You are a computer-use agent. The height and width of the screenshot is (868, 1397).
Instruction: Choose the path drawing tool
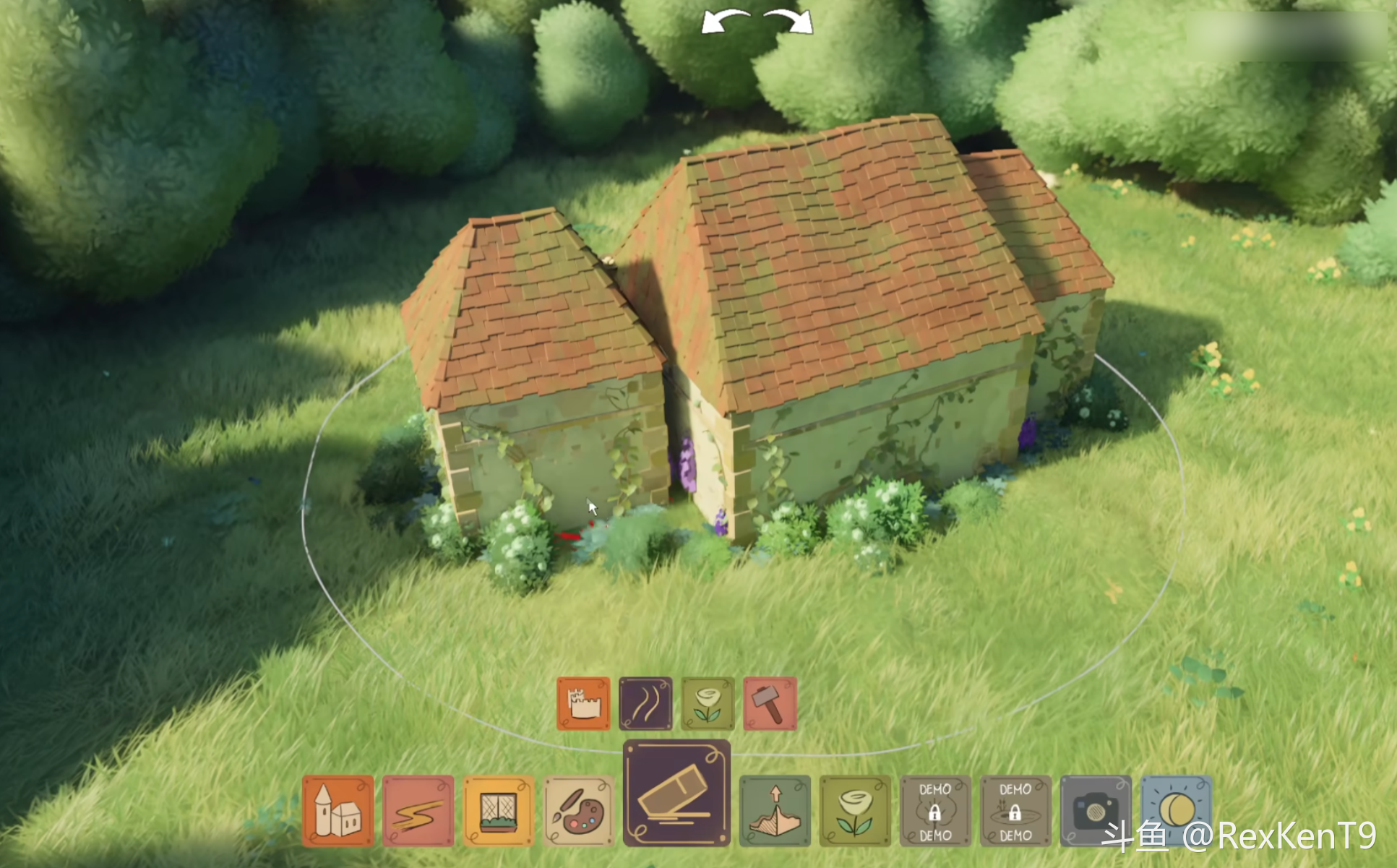click(418, 810)
